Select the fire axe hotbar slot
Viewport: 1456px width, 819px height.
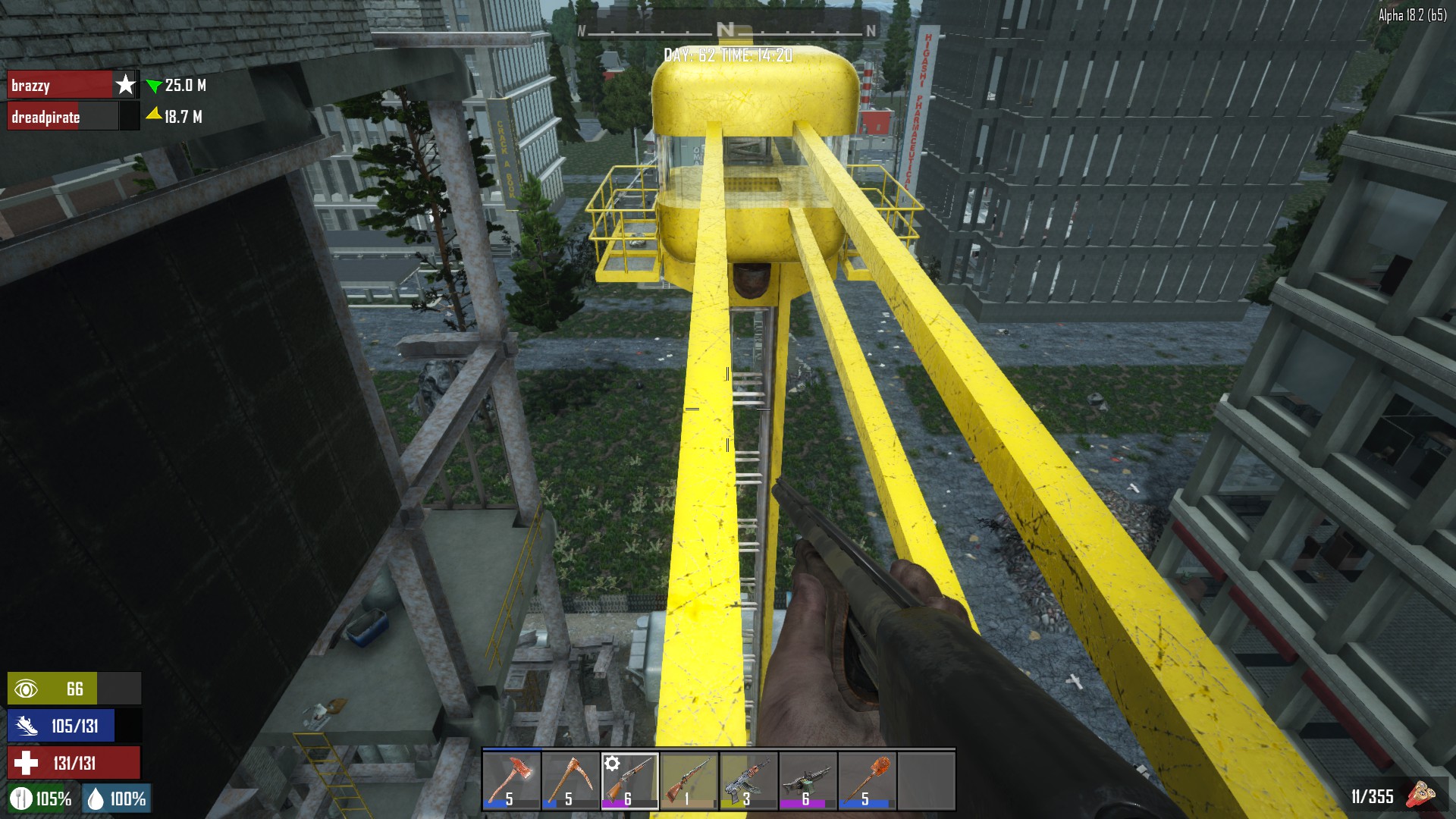(x=512, y=780)
